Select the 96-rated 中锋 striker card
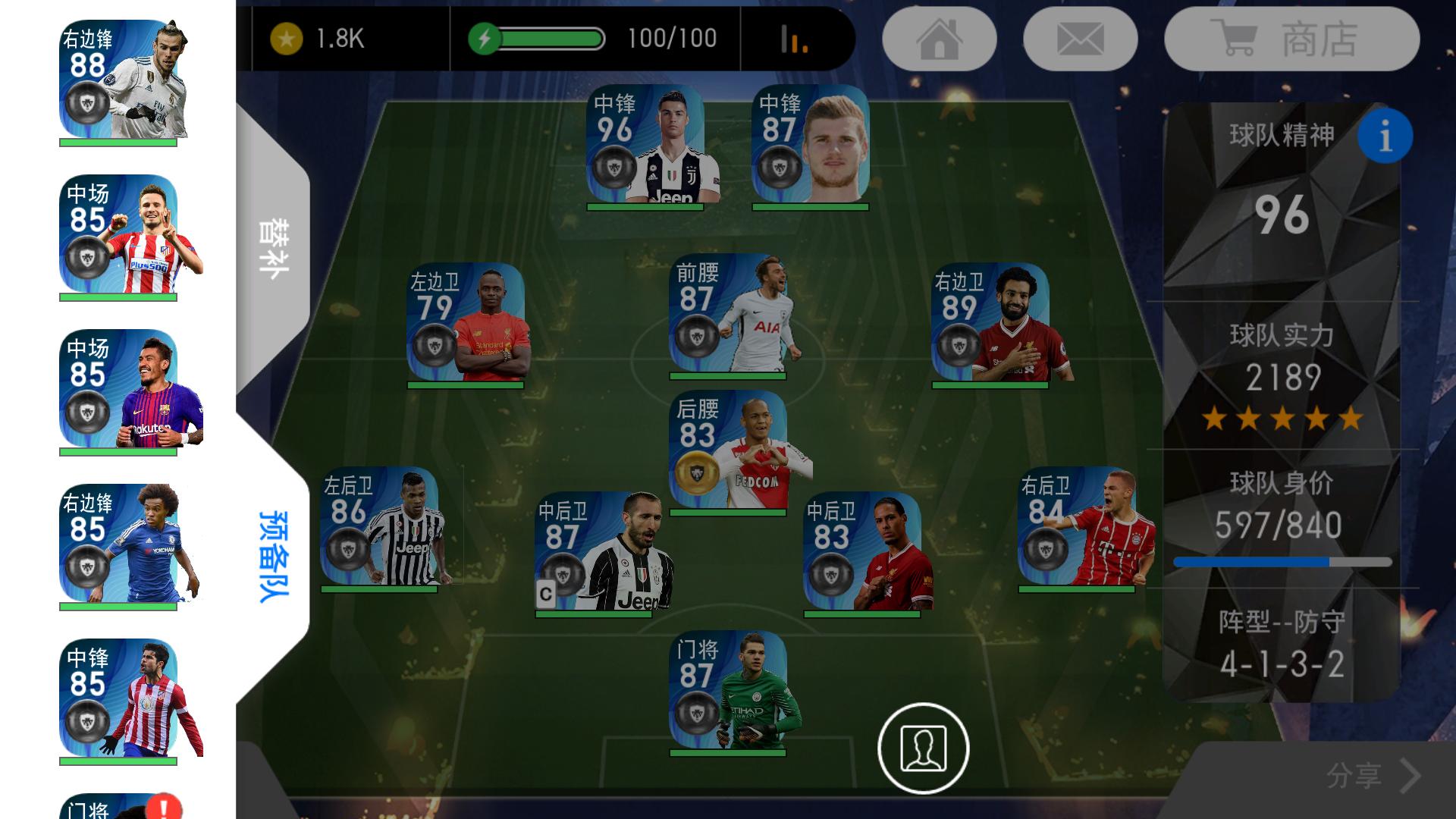 (x=645, y=146)
